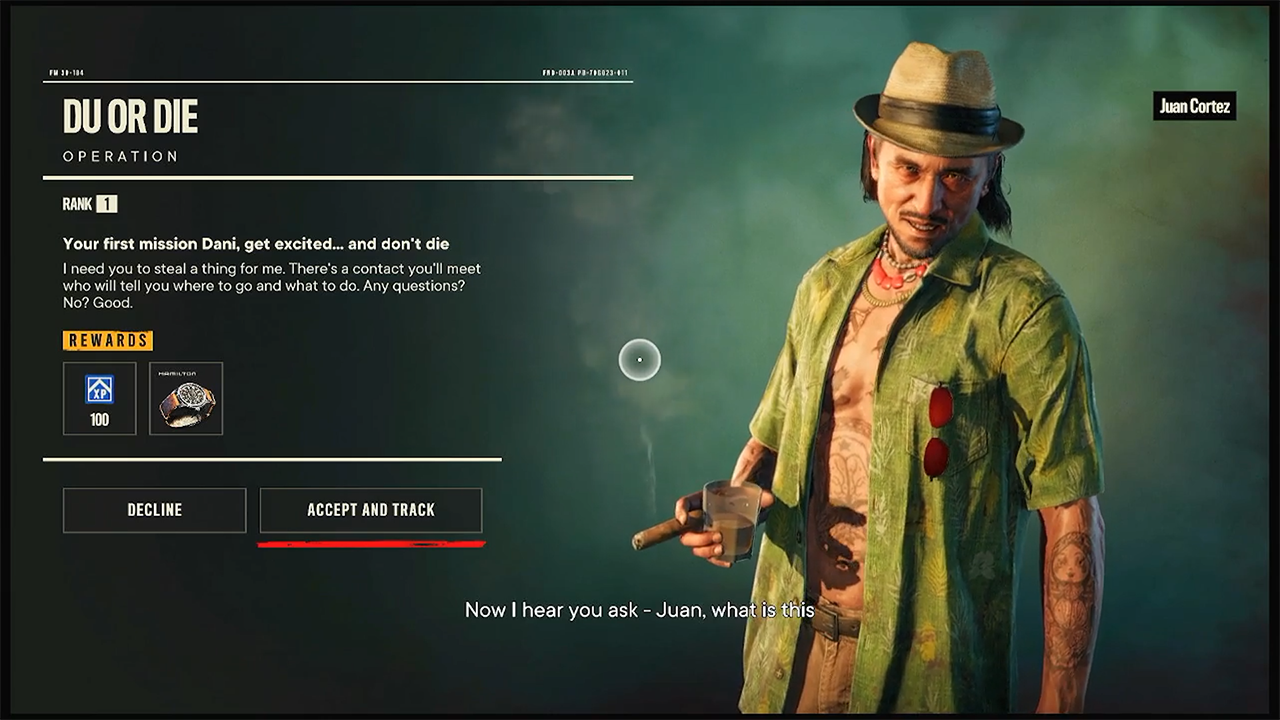
Task: Select the 100 XP reward tile
Action: point(99,397)
